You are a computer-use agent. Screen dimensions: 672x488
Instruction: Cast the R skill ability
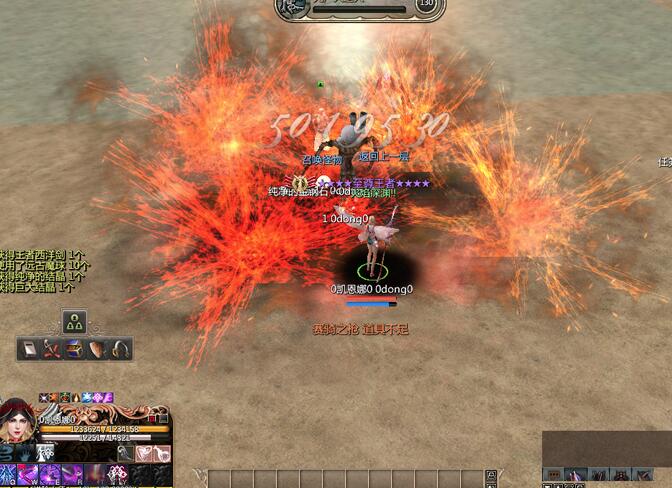pyautogui.click(x=72, y=474)
